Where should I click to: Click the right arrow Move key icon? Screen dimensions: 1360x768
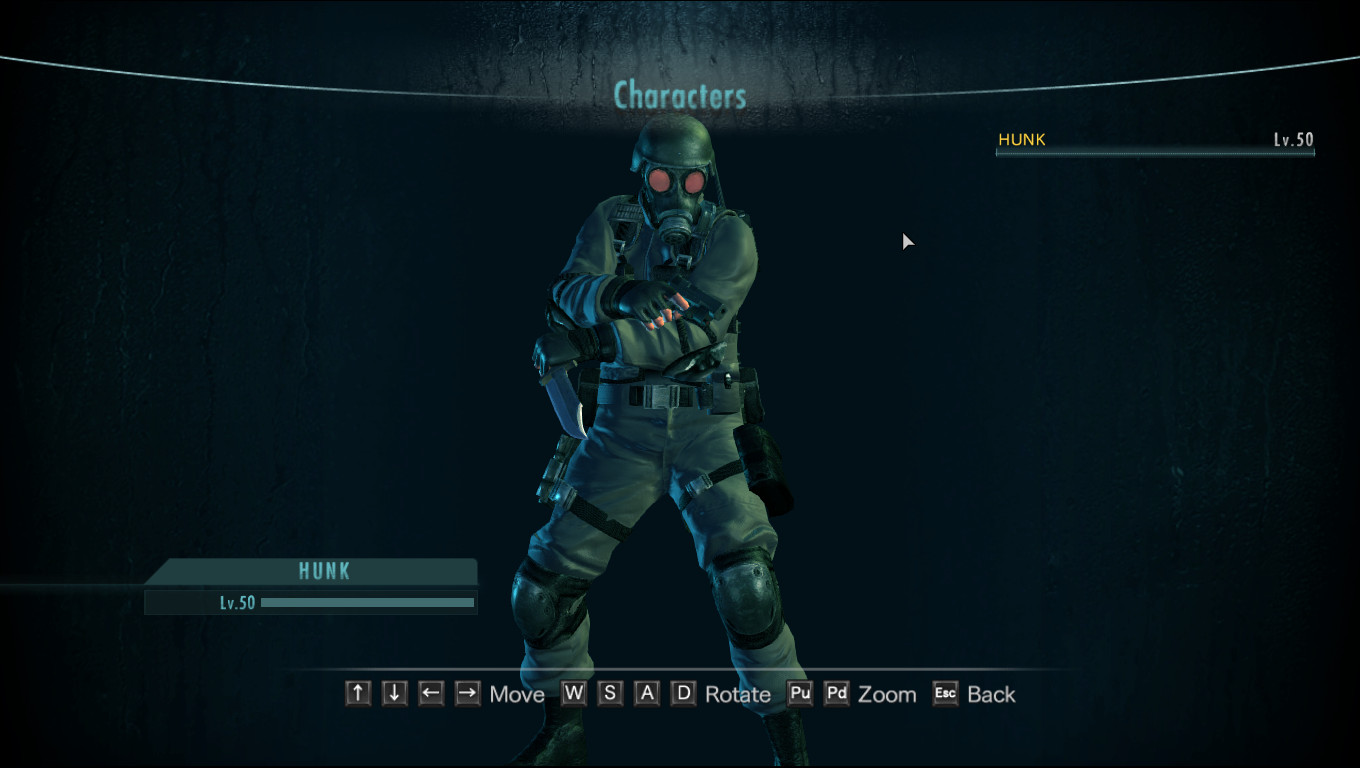point(467,692)
